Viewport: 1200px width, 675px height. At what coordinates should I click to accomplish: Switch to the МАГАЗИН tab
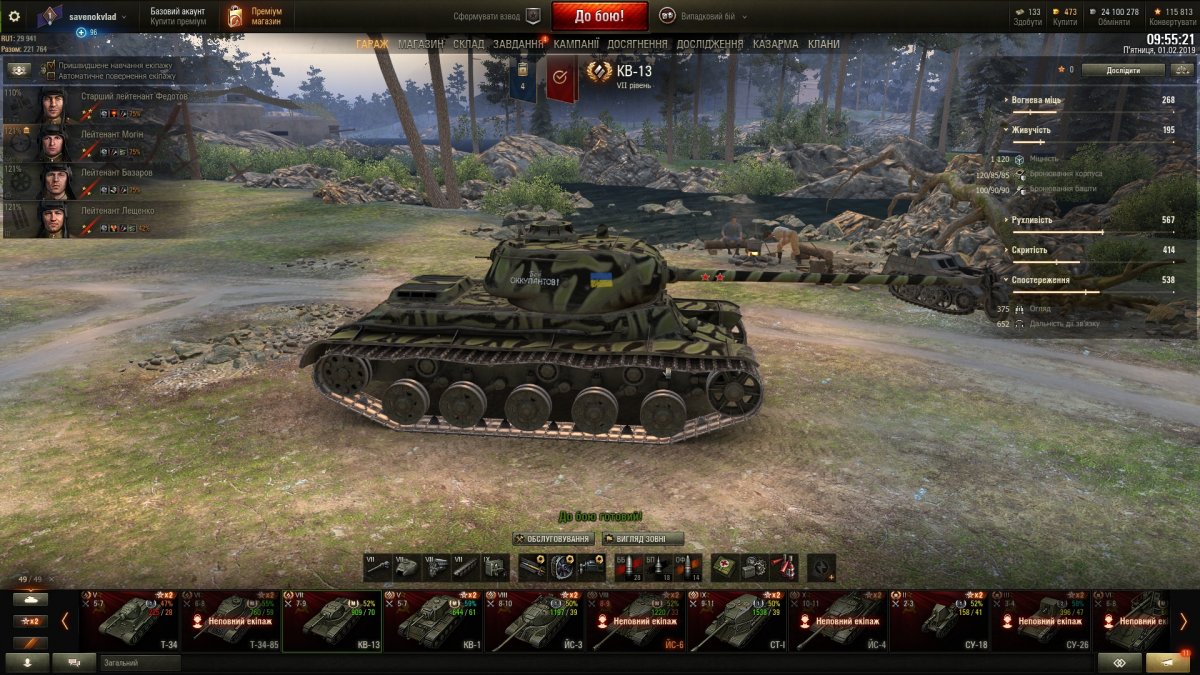pyautogui.click(x=420, y=44)
